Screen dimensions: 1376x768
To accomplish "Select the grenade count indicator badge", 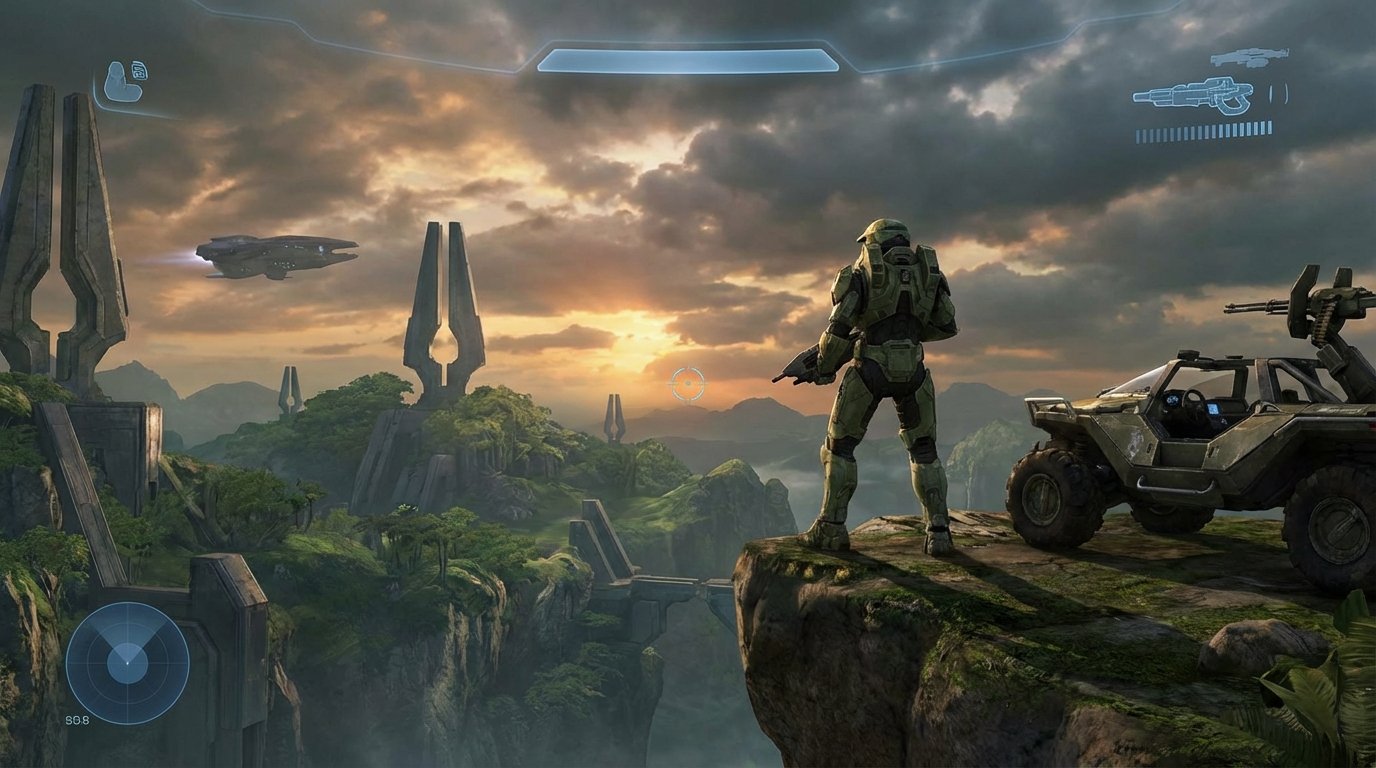I will pos(139,70).
